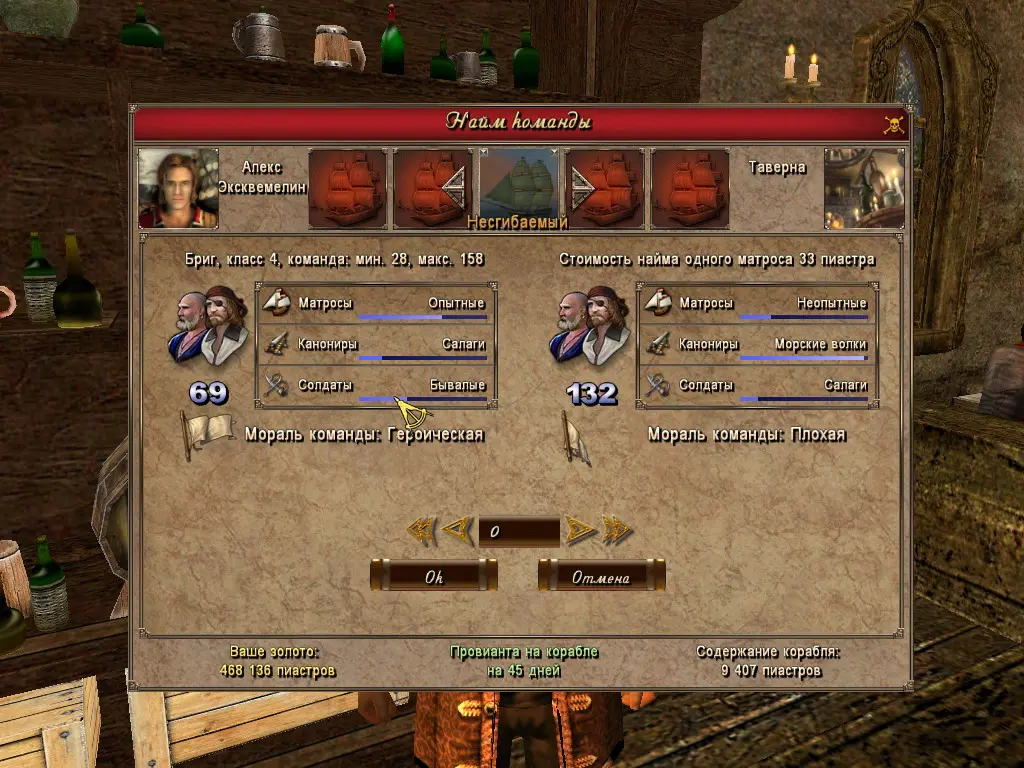The width and height of the screenshot is (1024, 768).
Task: Choose the Несгибаемый ship thumbnail
Action: coord(519,187)
